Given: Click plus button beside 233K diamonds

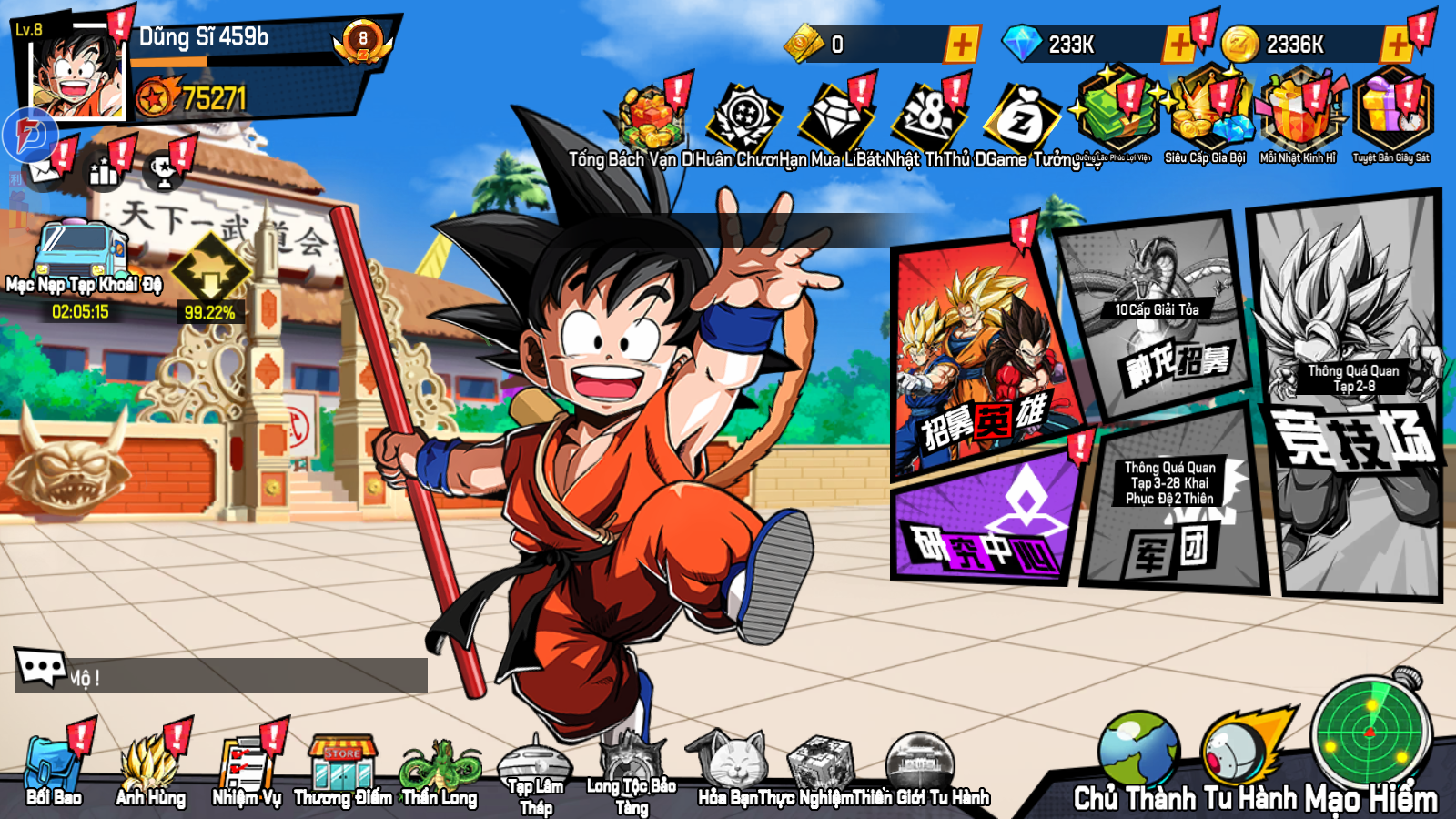Looking at the screenshot, I should (1181, 41).
